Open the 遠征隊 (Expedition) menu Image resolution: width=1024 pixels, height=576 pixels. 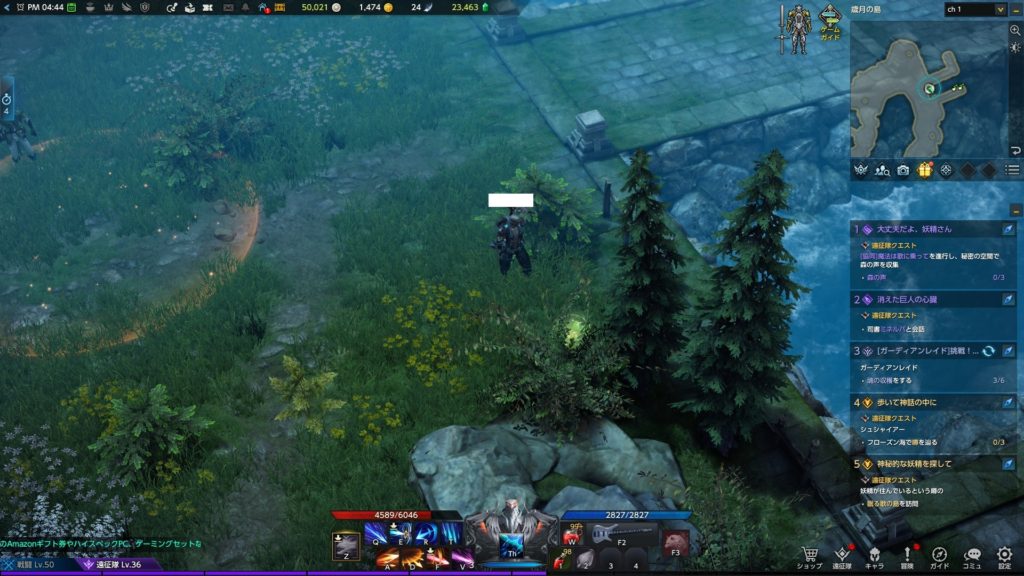842,555
